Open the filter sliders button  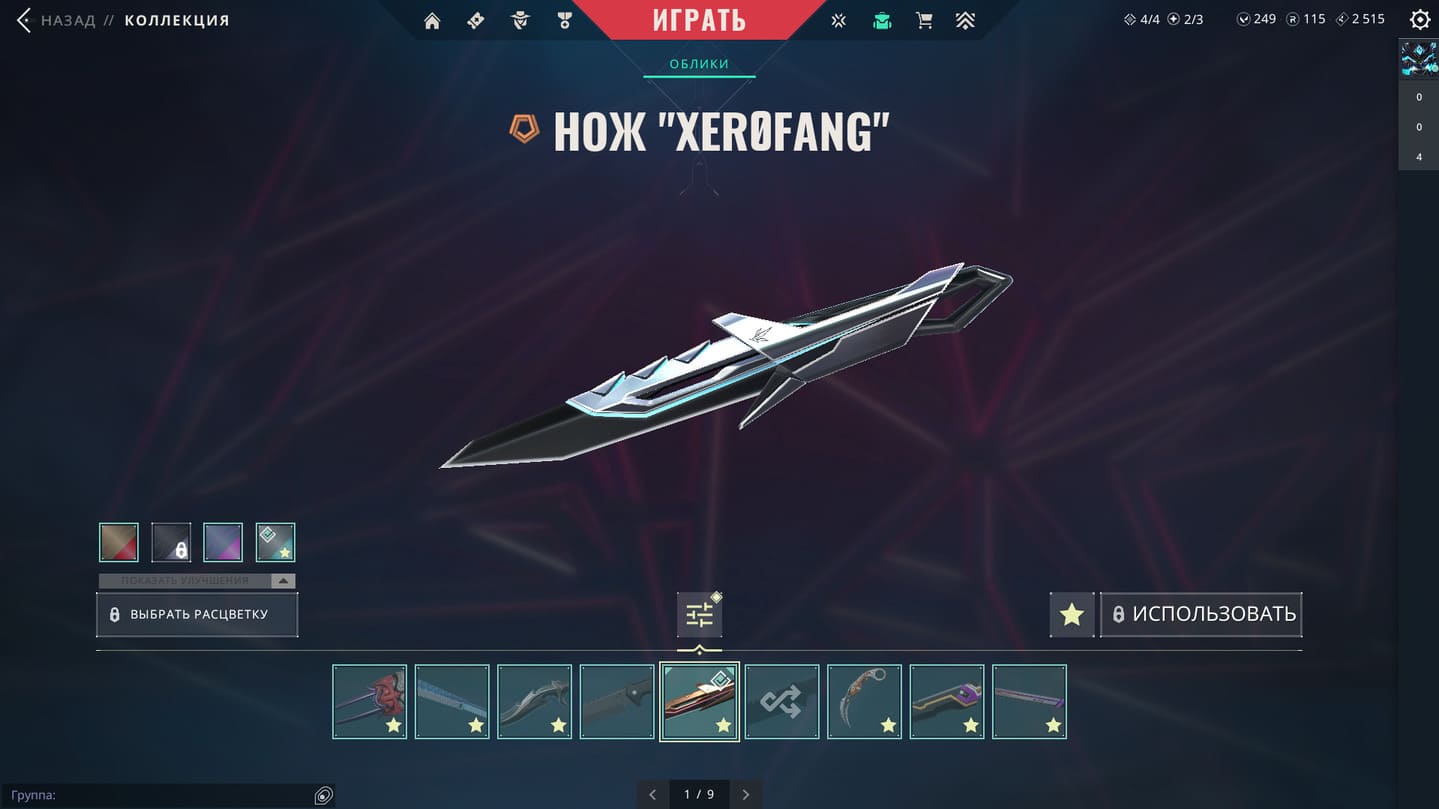point(699,615)
